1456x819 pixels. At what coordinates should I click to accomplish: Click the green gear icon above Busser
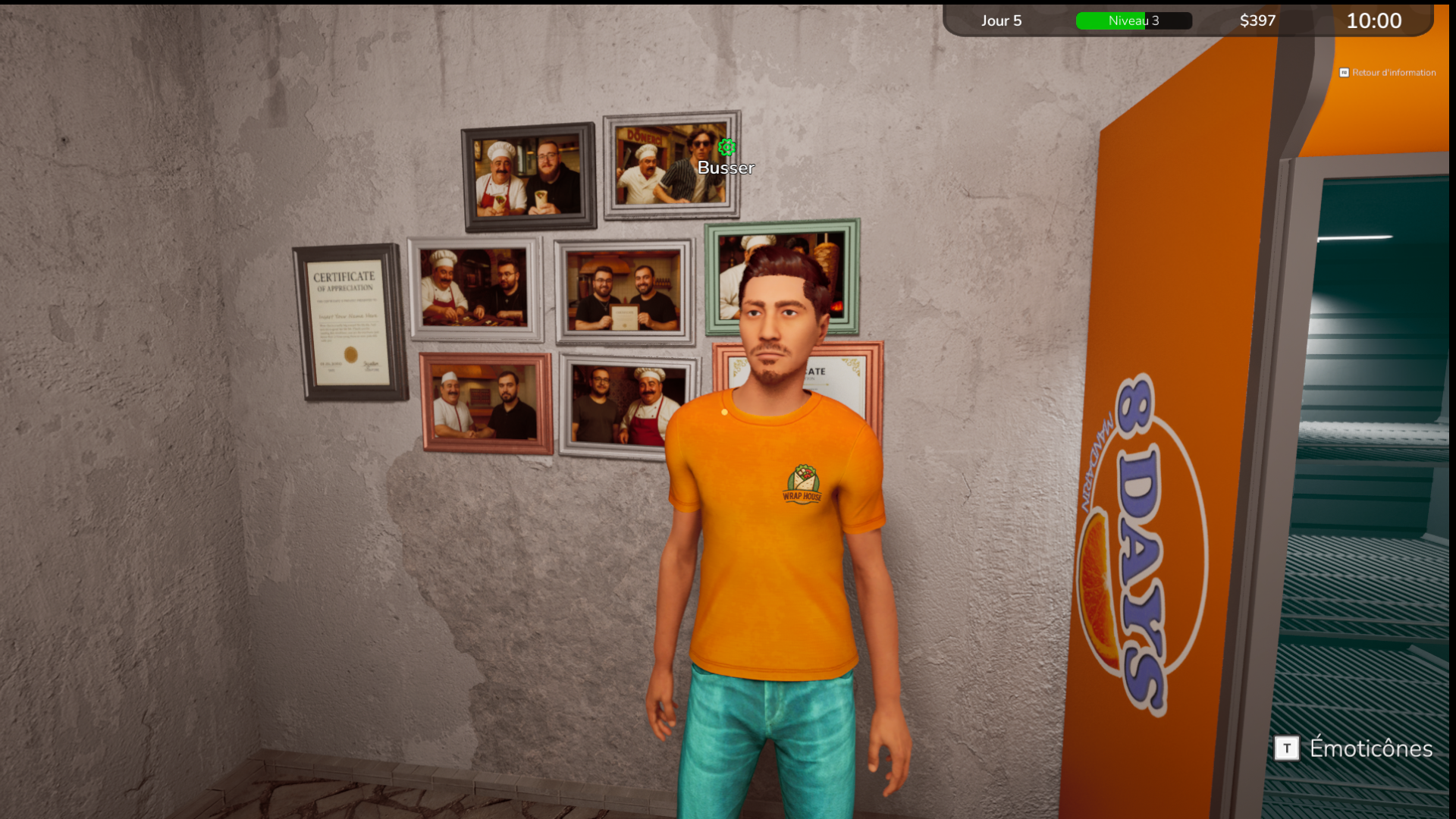tap(726, 147)
